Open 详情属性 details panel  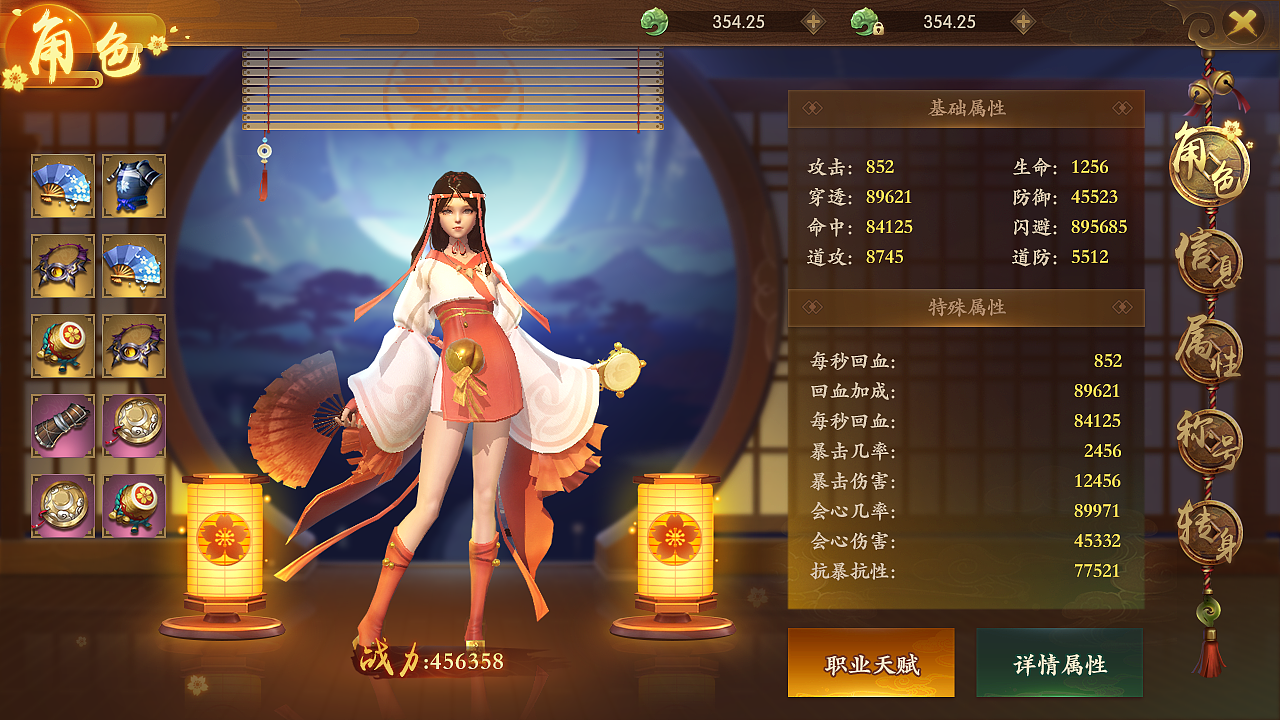click(x=1060, y=662)
